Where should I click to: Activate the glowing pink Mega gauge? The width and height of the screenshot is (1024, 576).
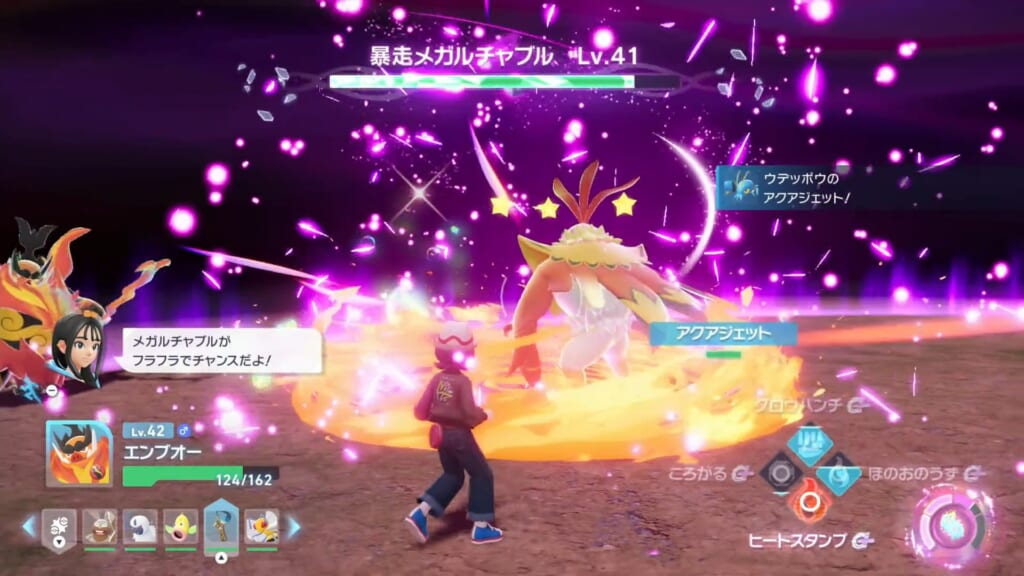950,525
